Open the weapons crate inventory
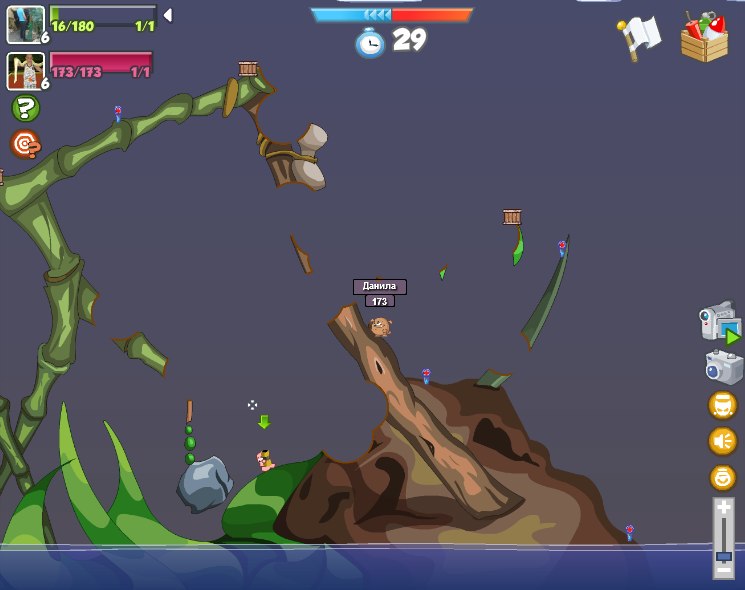This screenshot has height=590, width=745. [x=704, y=38]
